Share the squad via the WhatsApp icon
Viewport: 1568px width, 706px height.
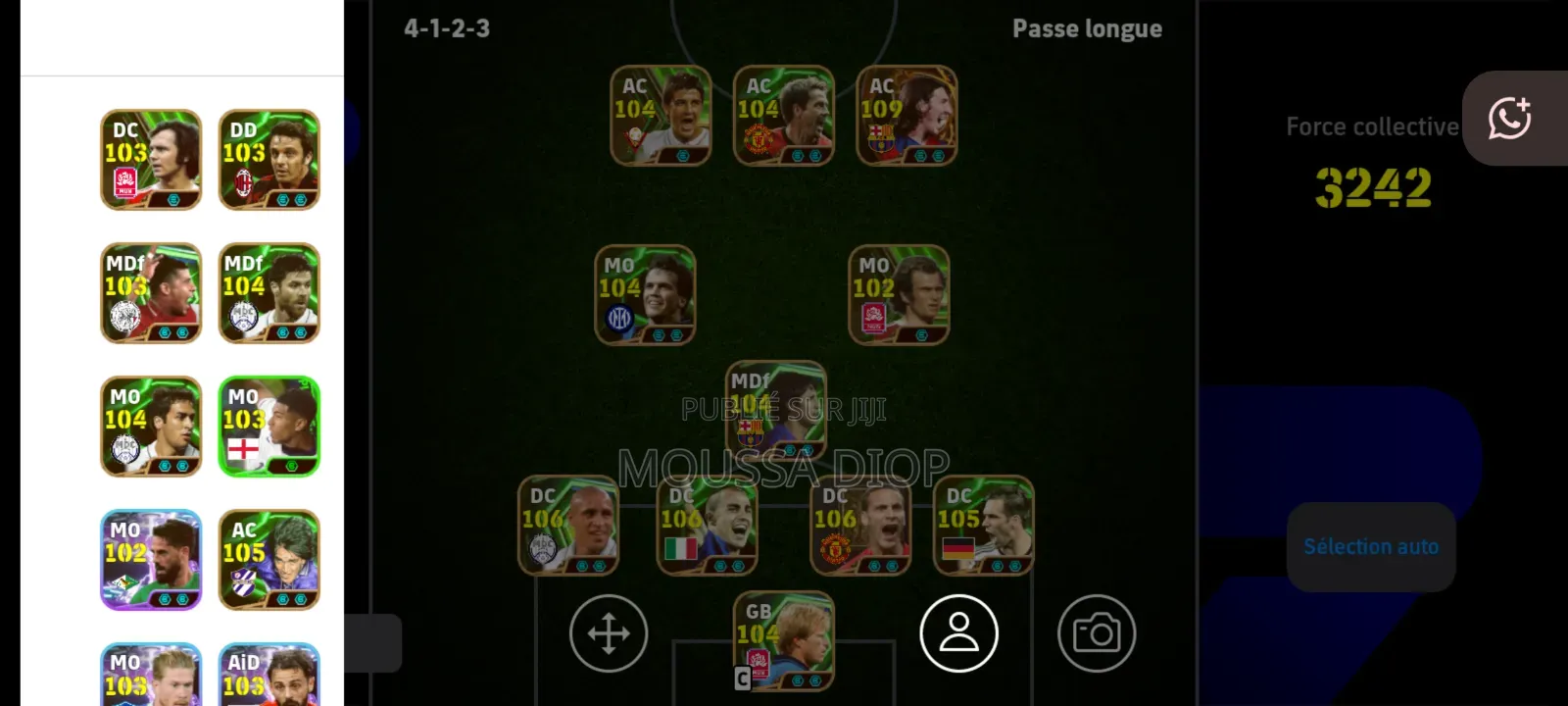[x=1511, y=120]
